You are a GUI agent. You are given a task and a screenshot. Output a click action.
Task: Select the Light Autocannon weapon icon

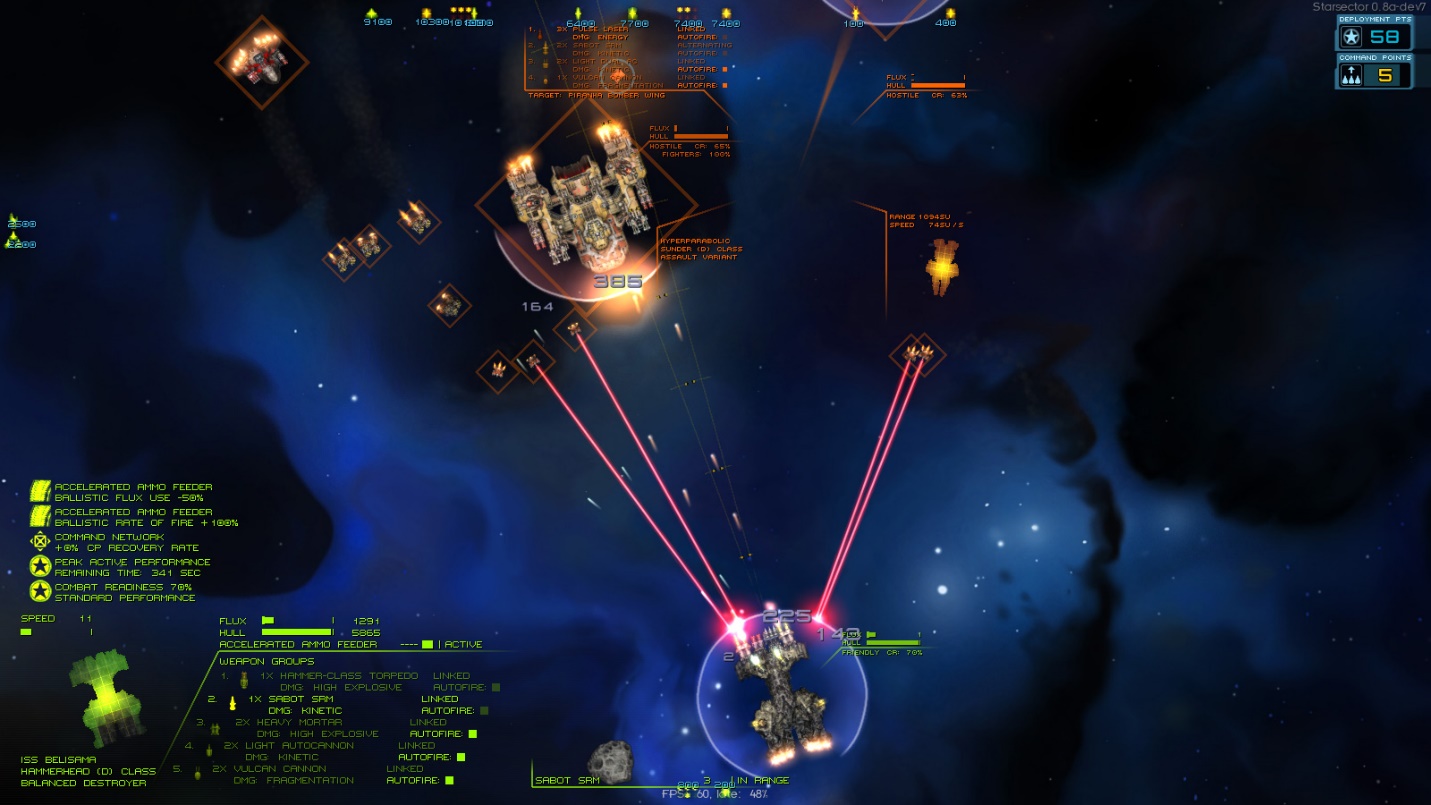click(209, 751)
